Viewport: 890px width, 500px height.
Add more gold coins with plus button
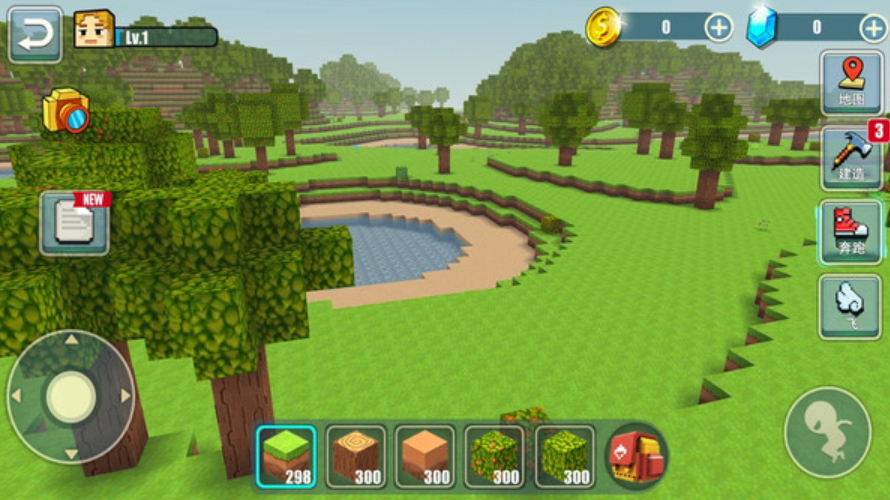(x=718, y=28)
